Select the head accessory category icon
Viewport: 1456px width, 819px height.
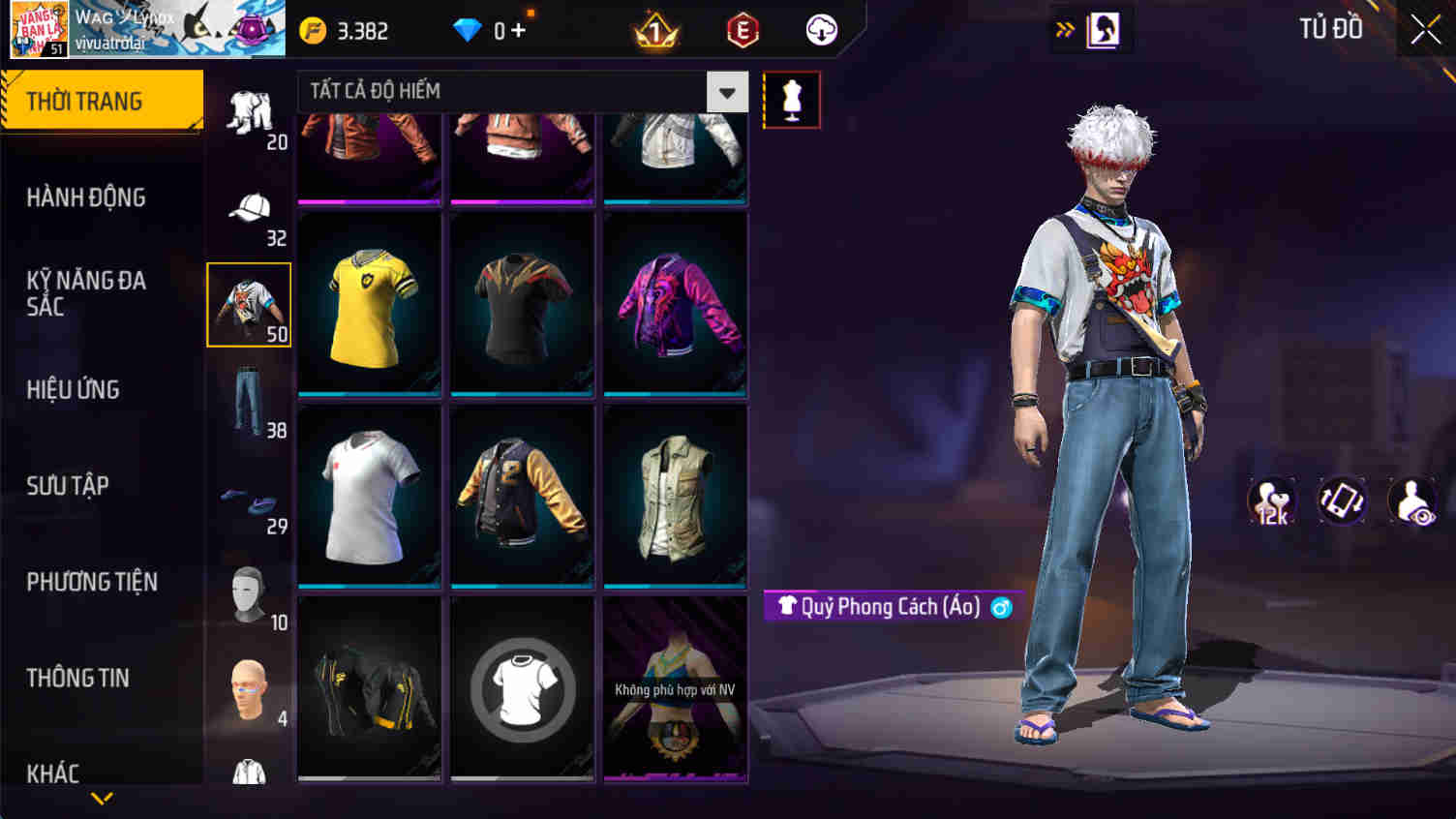250,692
